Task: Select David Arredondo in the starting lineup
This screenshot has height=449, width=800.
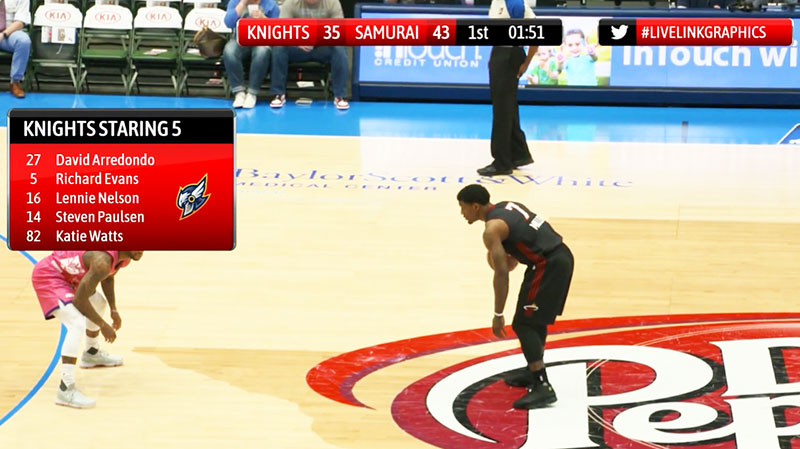Action: tap(105, 160)
